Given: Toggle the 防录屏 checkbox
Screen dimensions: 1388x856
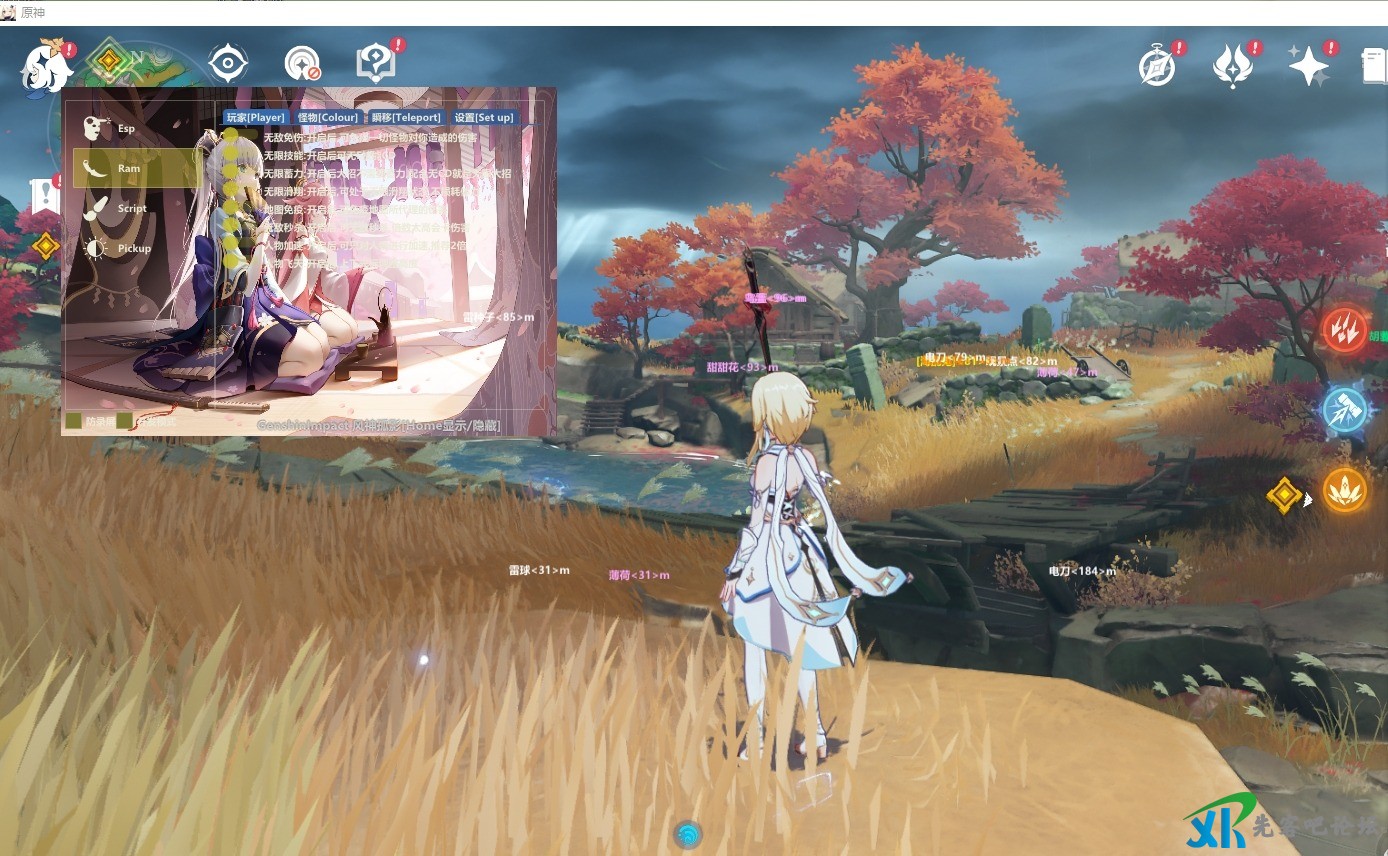Looking at the screenshot, I should pos(74,421).
